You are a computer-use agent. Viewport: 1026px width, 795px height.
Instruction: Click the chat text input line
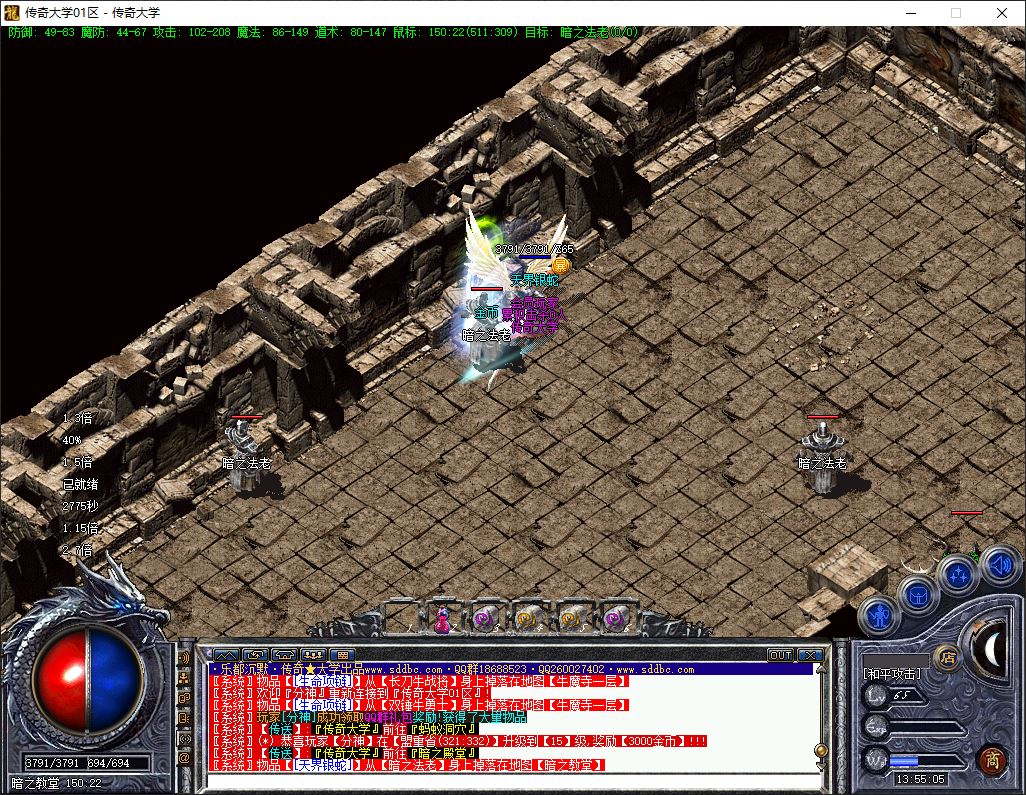[x=510, y=779]
